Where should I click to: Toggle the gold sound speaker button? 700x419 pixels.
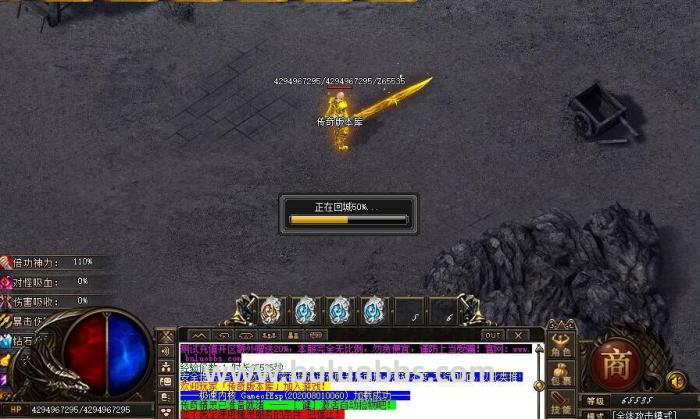675,380
